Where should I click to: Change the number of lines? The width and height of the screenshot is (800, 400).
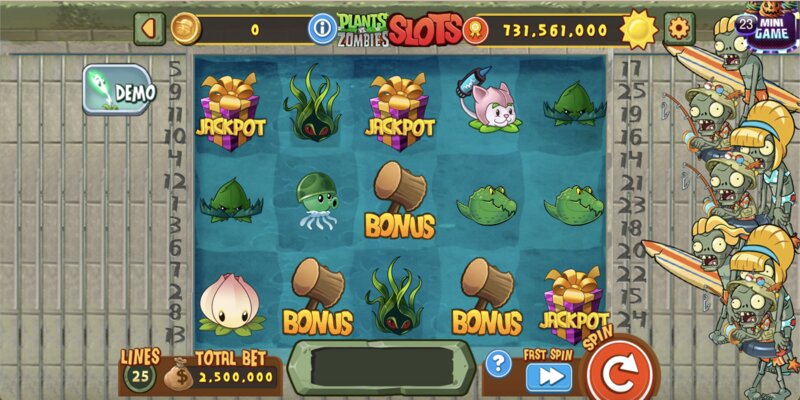coord(139,376)
